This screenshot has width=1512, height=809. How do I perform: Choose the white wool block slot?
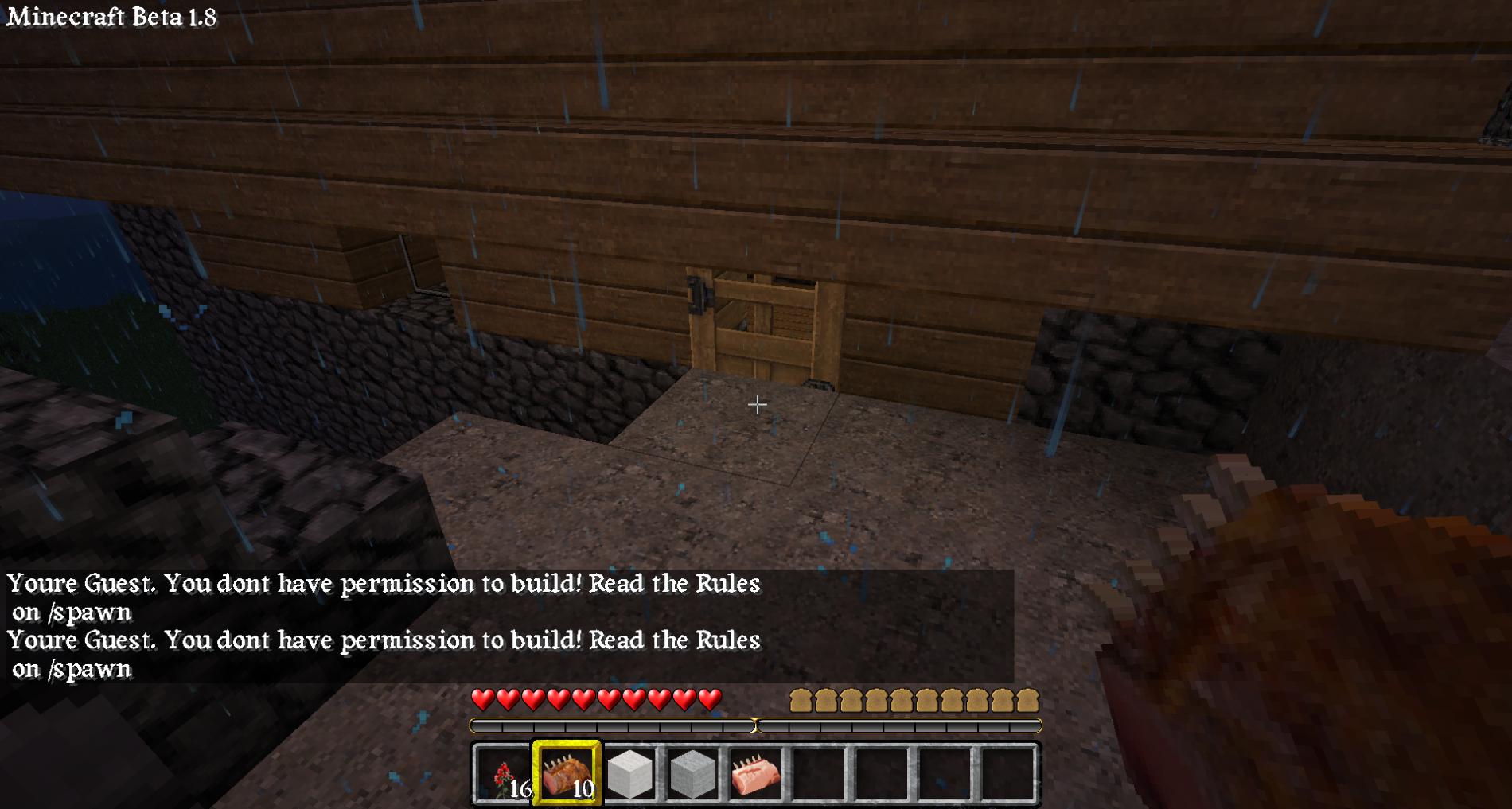tap(629, 773)
